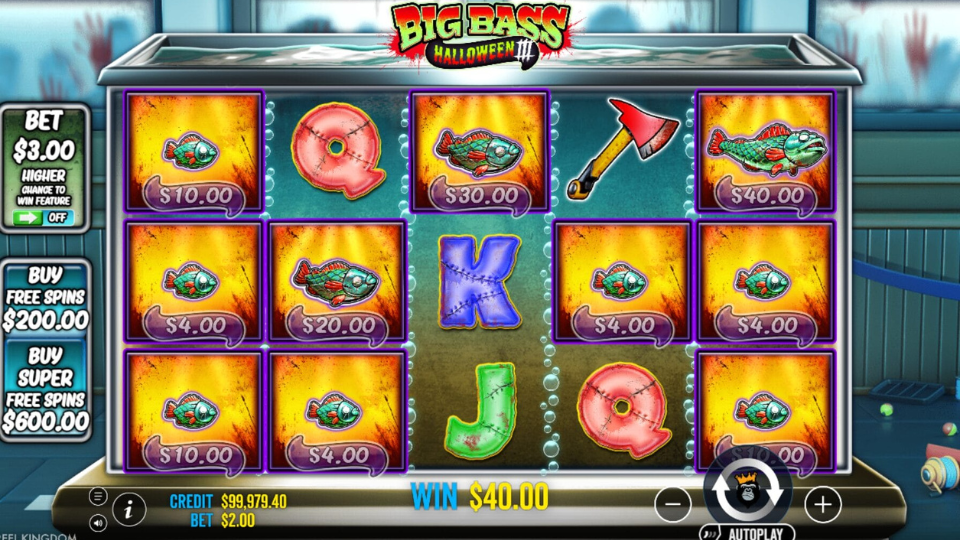Image resolution: width=960 pixels, height=540 pixels.
Task: Open the info paytable button
Action: [129, 509]
